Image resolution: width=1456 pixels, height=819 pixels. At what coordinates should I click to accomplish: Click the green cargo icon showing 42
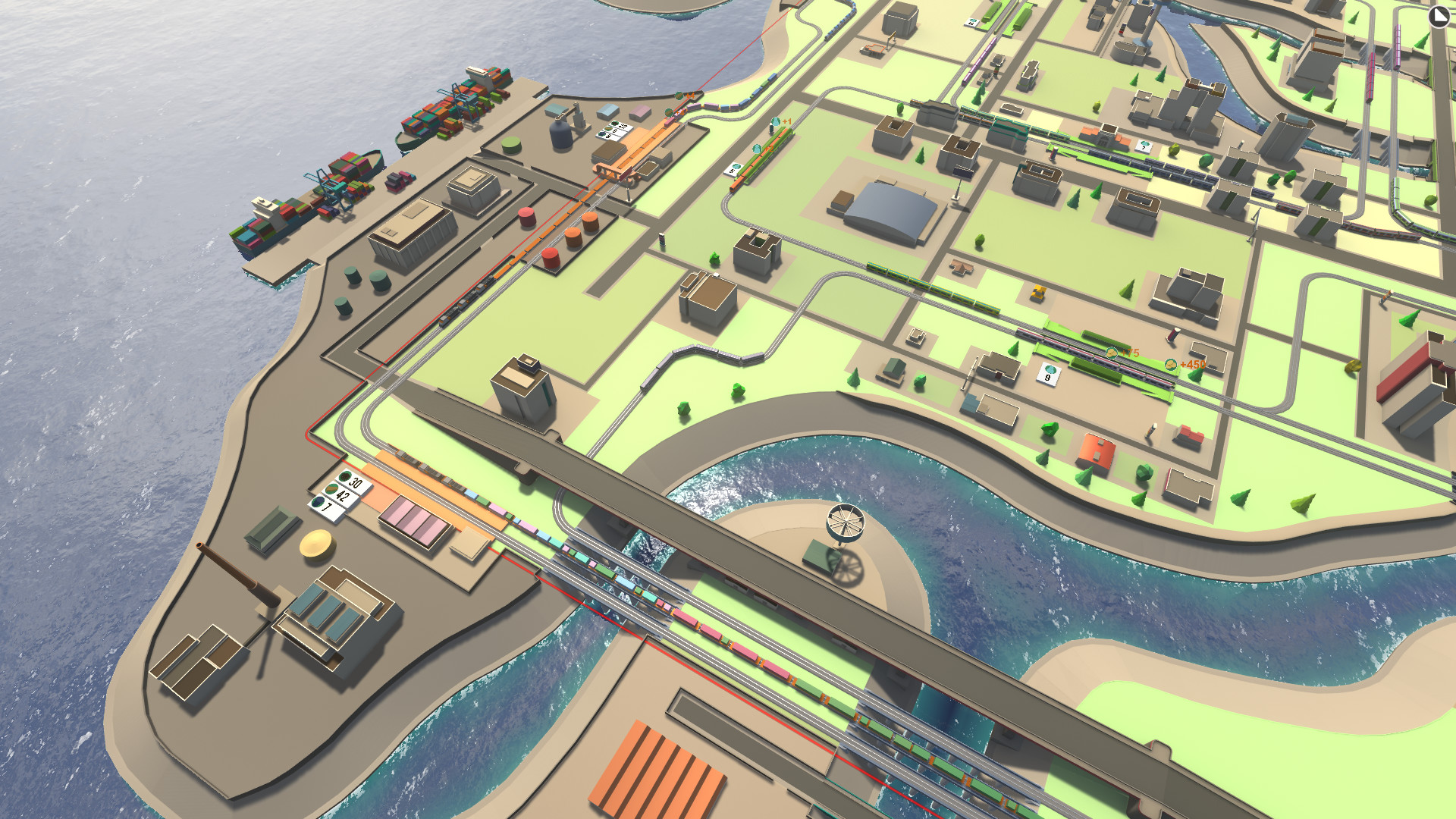click(332, 490)
